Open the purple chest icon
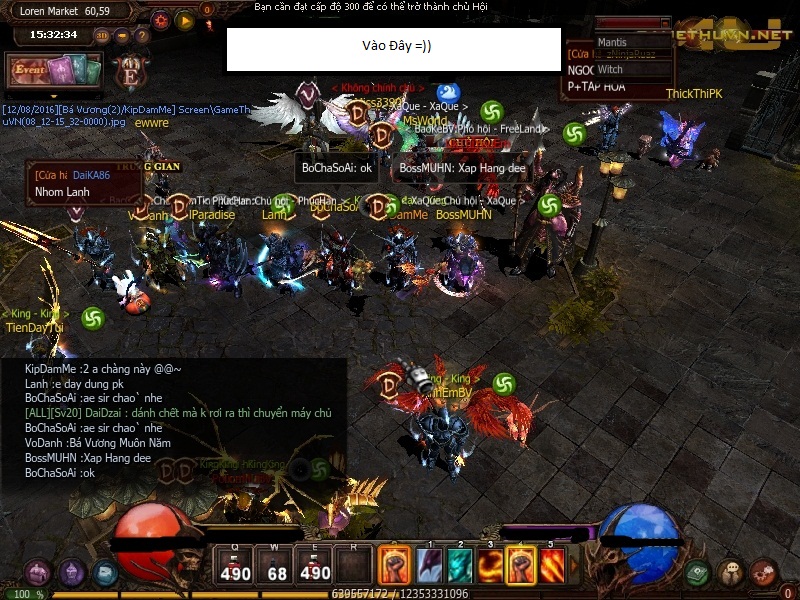The image size is (800, 600). pyautogui.click(x=38, y=573)
